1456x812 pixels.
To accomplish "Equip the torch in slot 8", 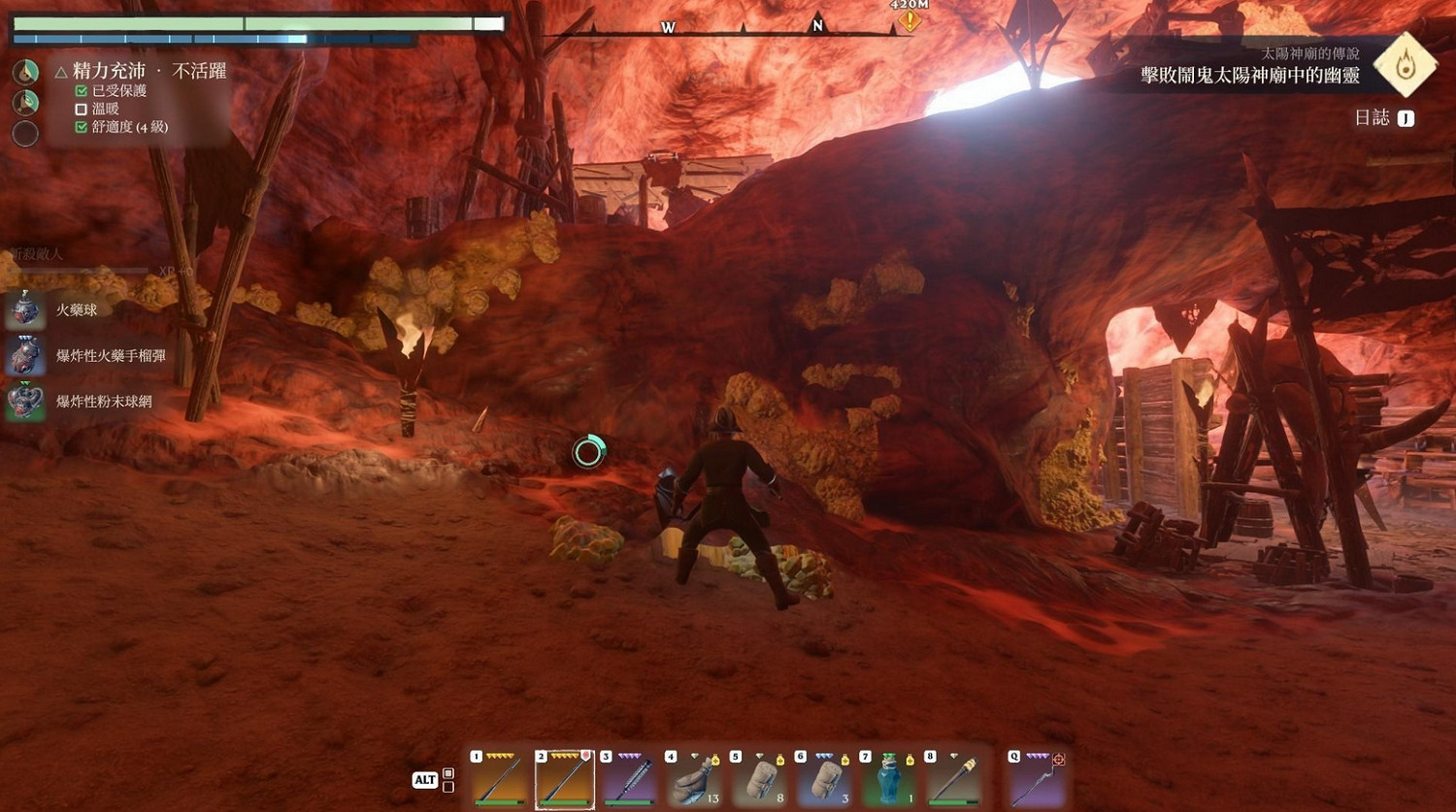I will pyautogui.click(x=953, y=778).
